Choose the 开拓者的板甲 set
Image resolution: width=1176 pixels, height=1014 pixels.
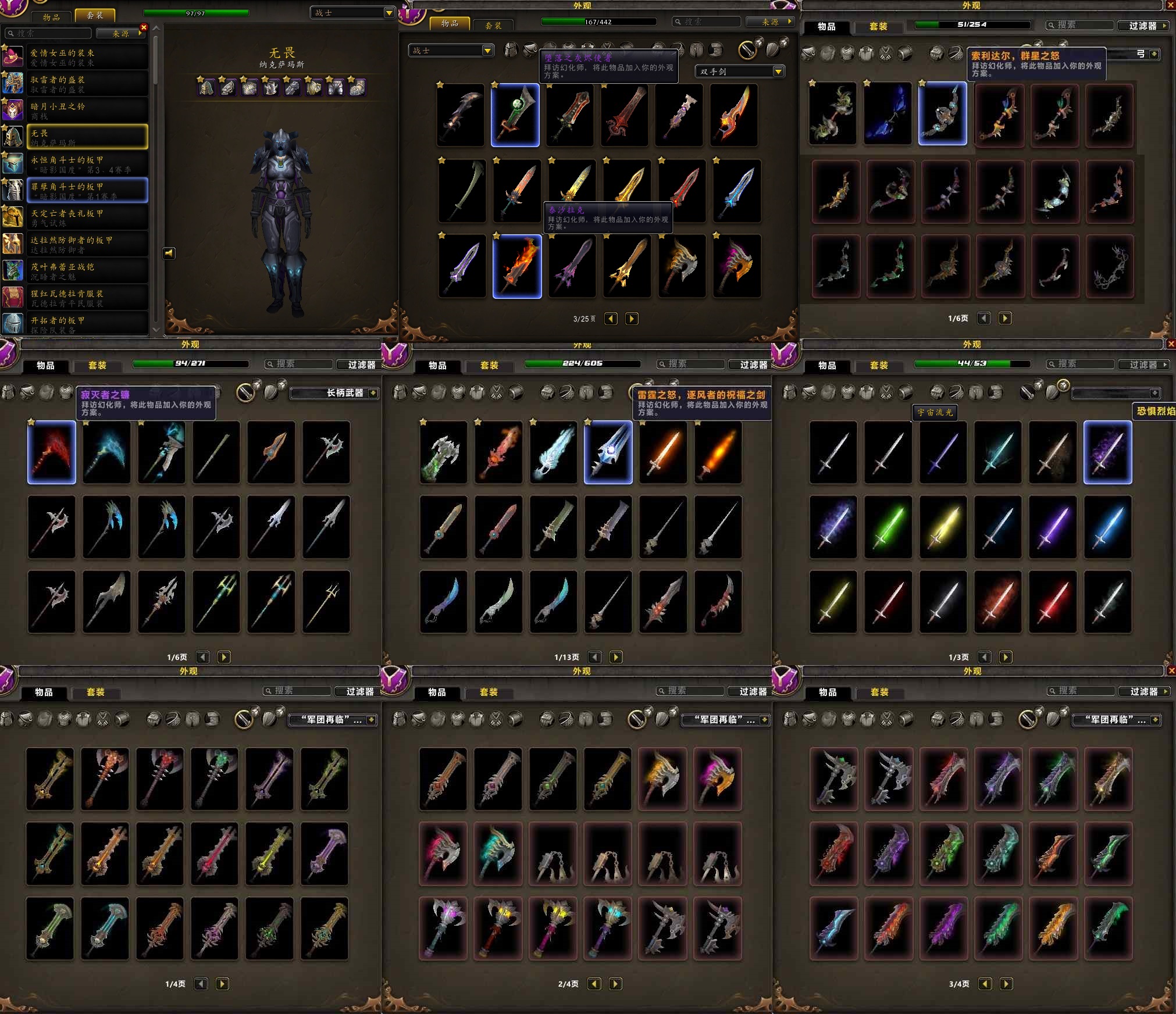[87, 323]
